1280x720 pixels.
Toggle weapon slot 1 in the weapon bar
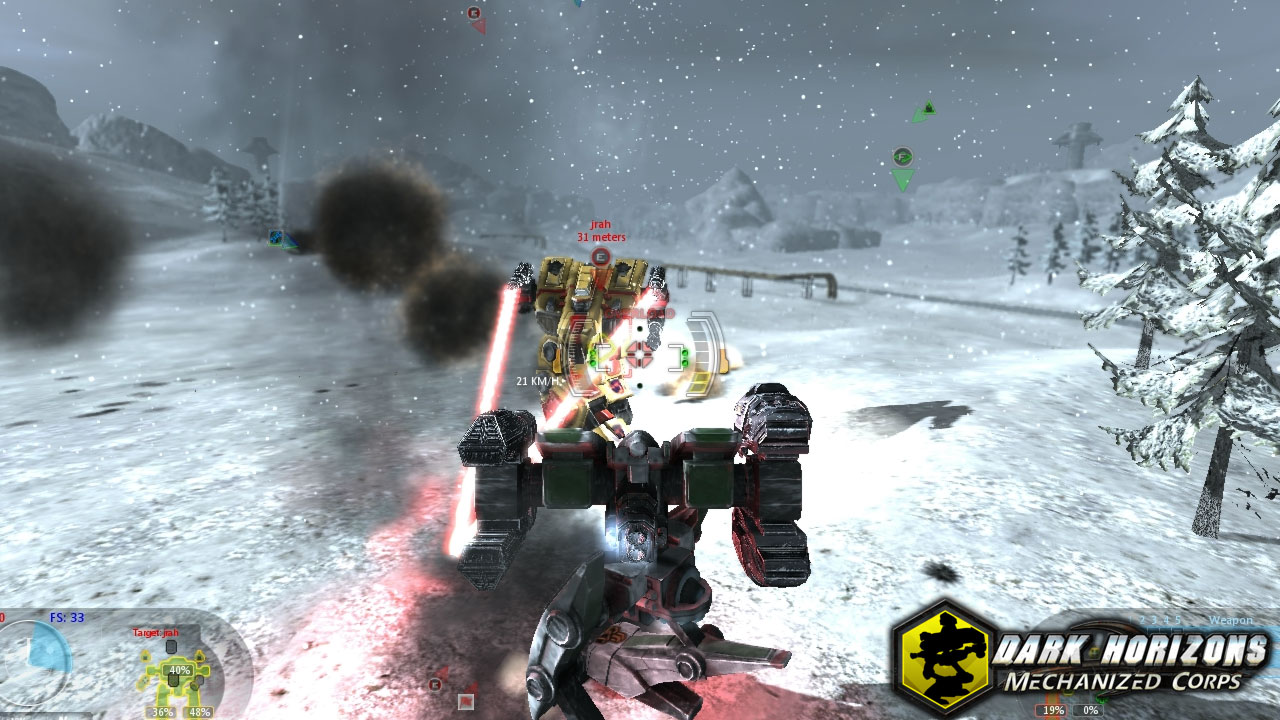coord(1128,620)
